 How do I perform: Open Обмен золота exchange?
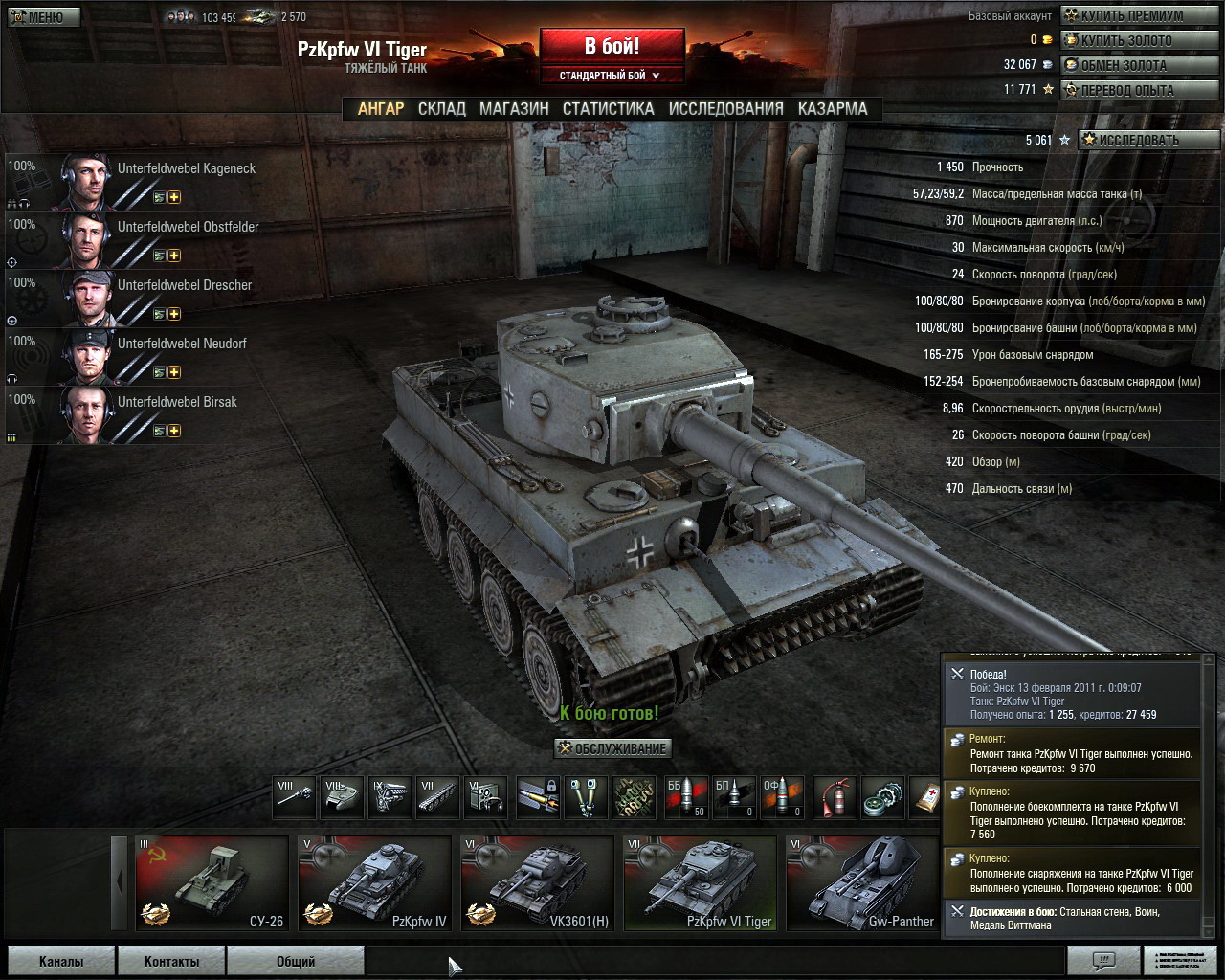pyautogui.click(x=1139, y=65)
